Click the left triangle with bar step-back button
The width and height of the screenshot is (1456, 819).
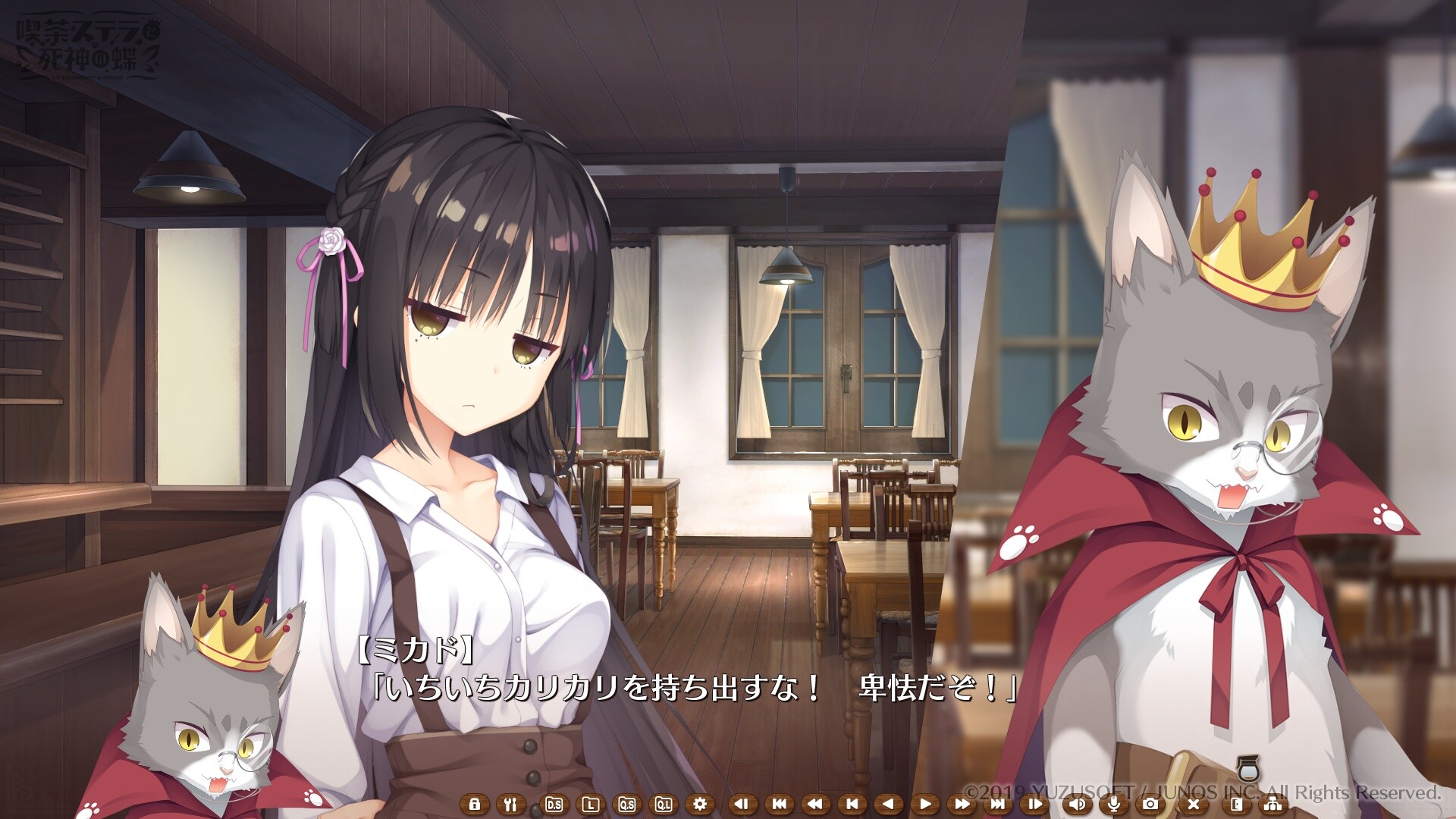point(742,804)
